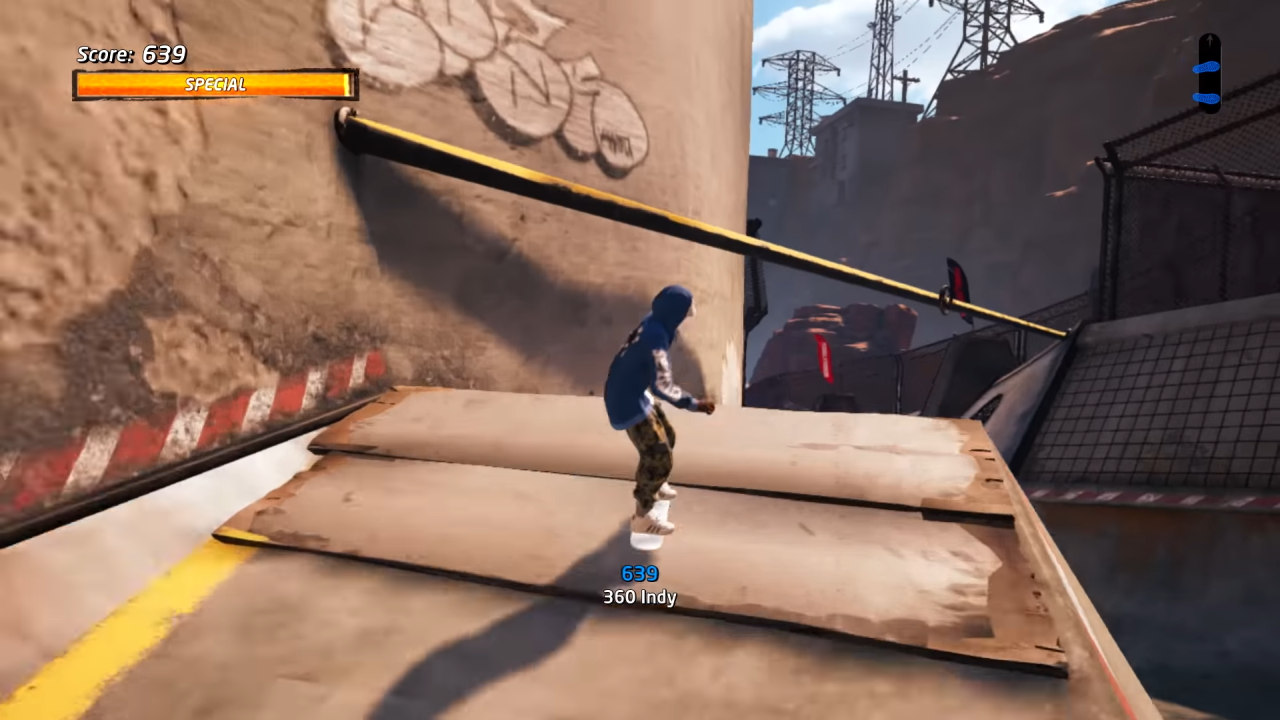Click the up arrow on the board nose indicator
Viewport: 1280px width, 720px height.
coord(1210,39)
